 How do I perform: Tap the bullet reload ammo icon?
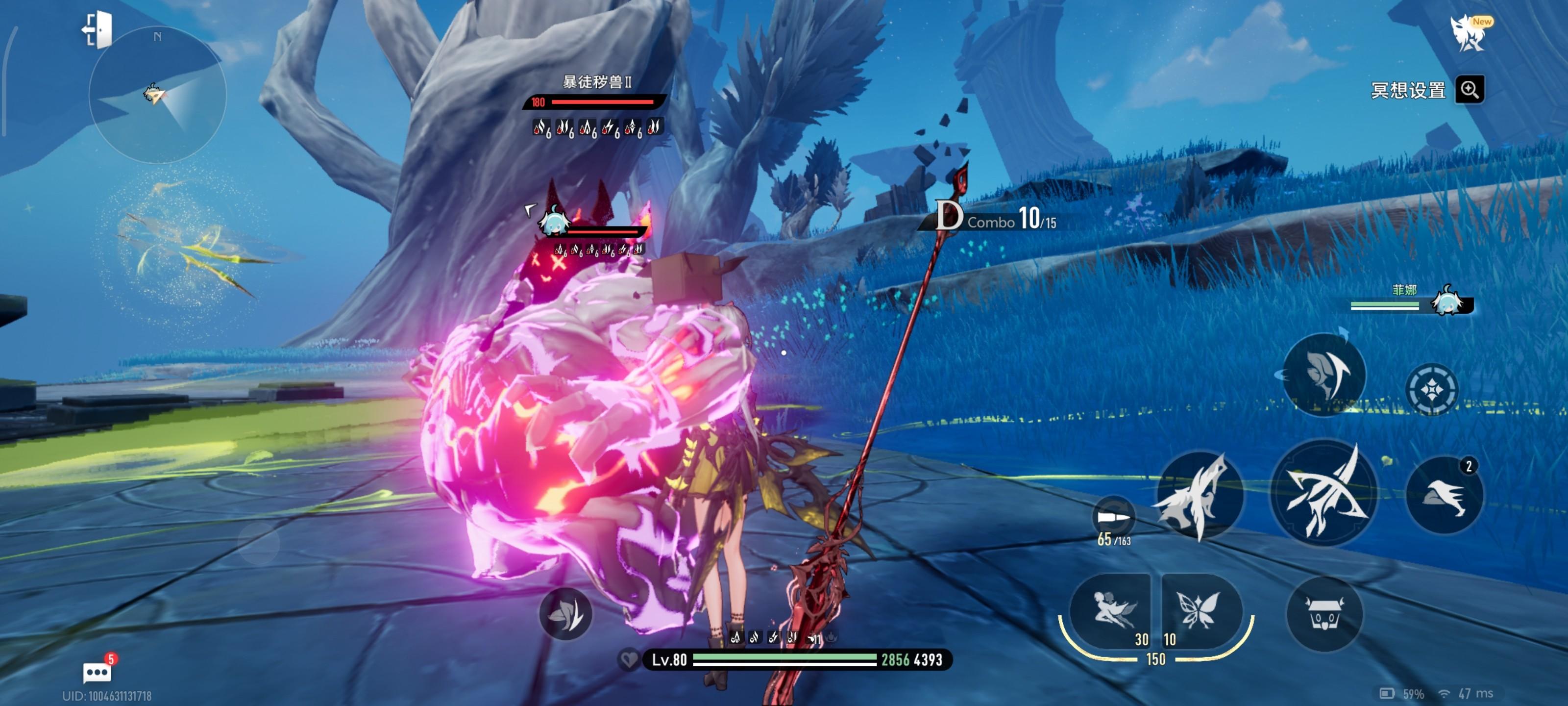(x=1113, y=518)
